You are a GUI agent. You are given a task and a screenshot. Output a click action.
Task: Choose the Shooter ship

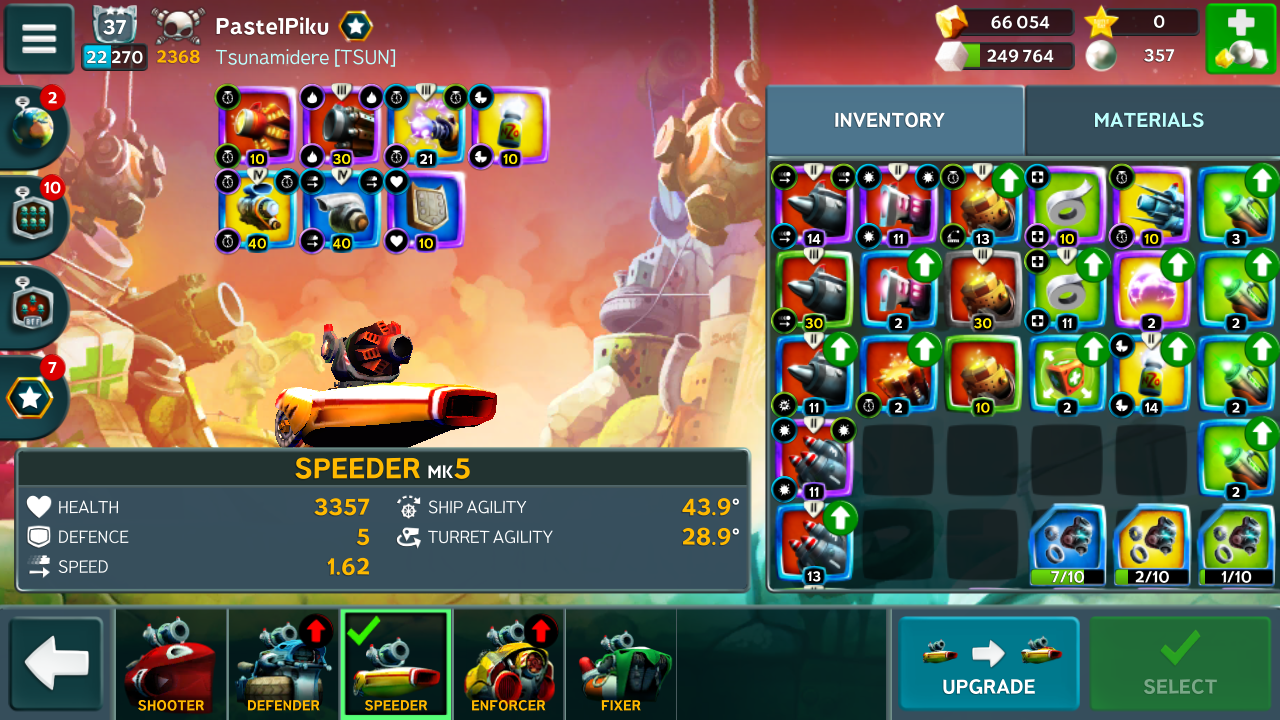pyautogui.click(x=171, y=664)
